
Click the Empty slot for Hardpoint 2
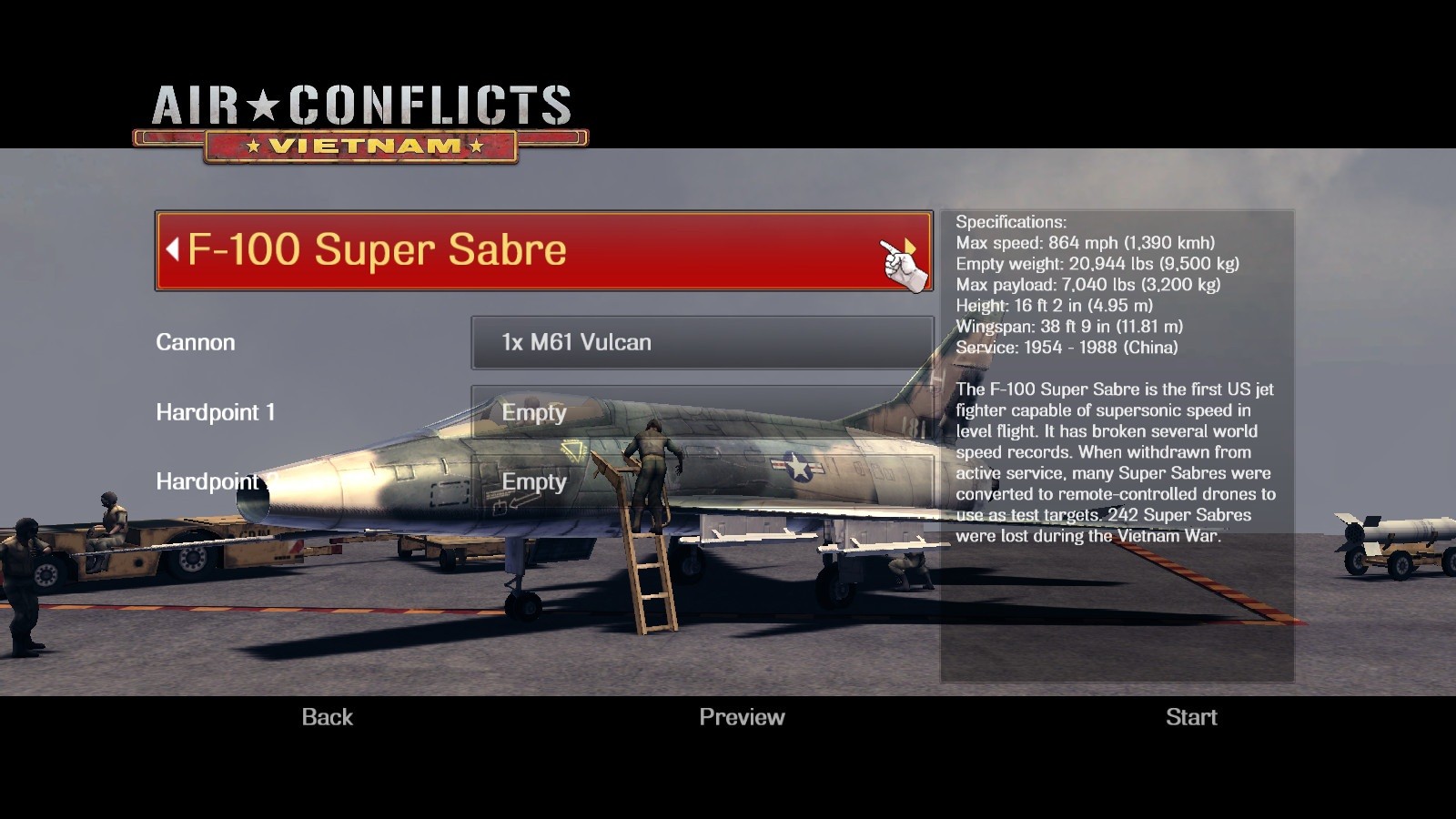point(535,482)
